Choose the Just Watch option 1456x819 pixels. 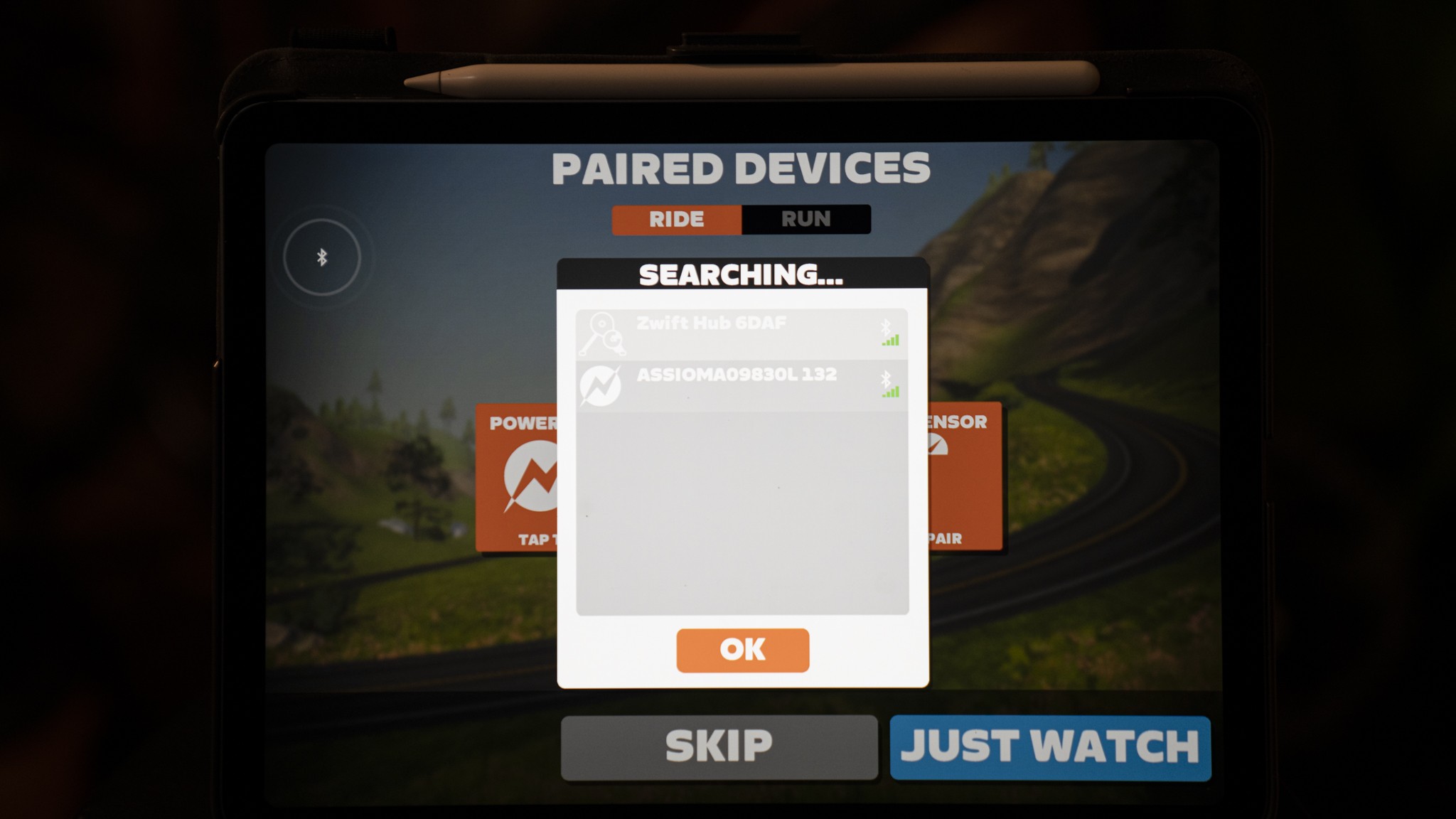coord(1049,747)
